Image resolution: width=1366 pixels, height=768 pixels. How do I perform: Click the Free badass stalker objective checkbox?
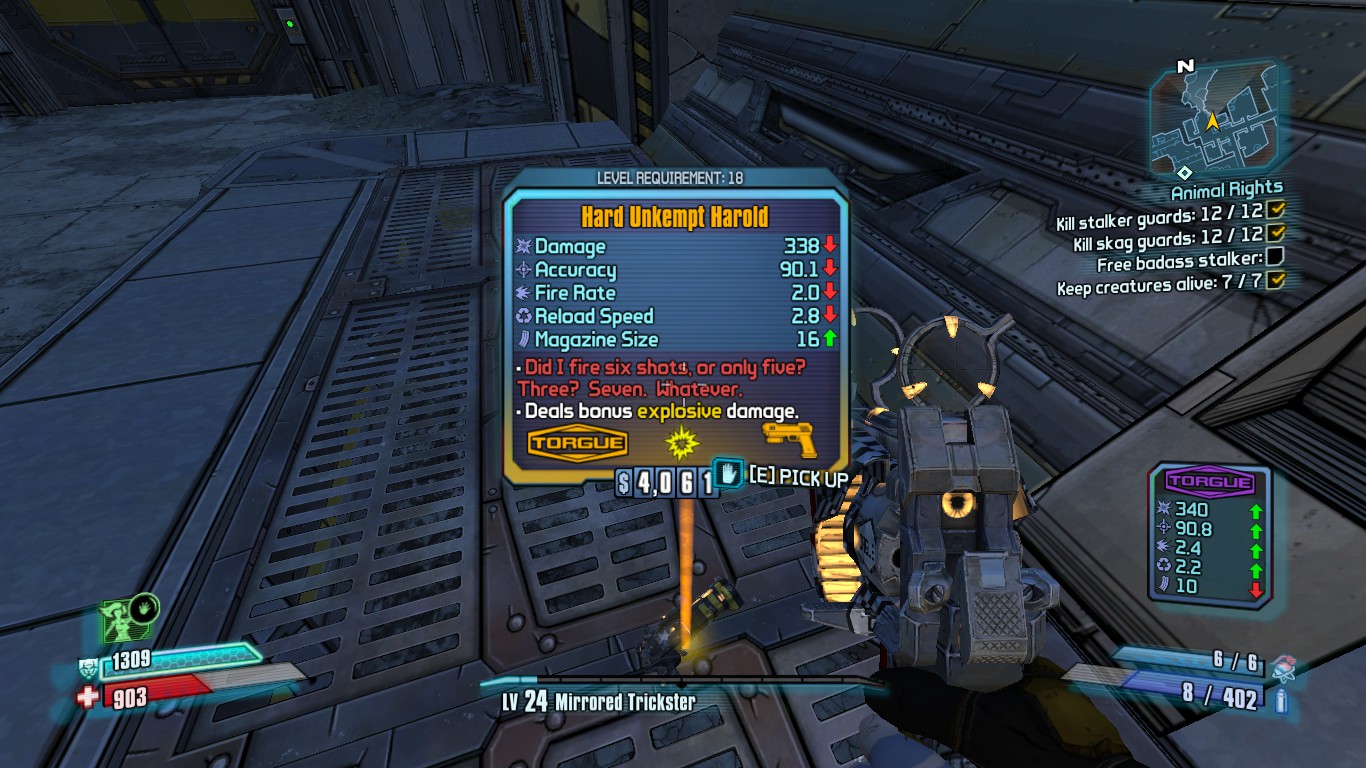point(1275,258)
